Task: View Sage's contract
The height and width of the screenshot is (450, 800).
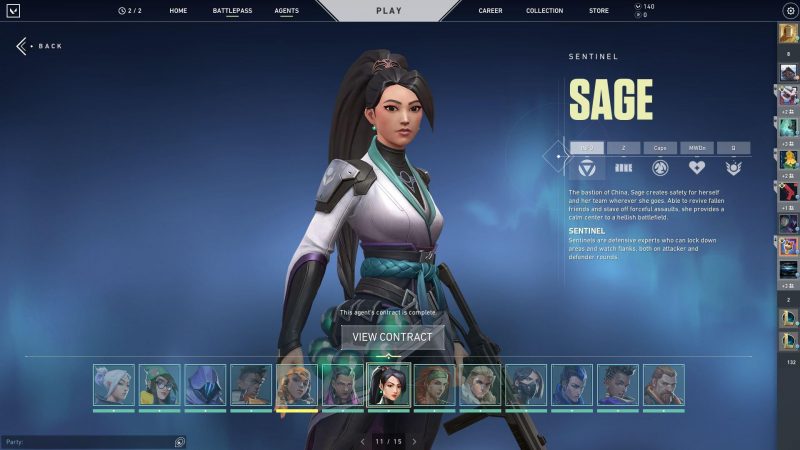Action: pos(392,337)
